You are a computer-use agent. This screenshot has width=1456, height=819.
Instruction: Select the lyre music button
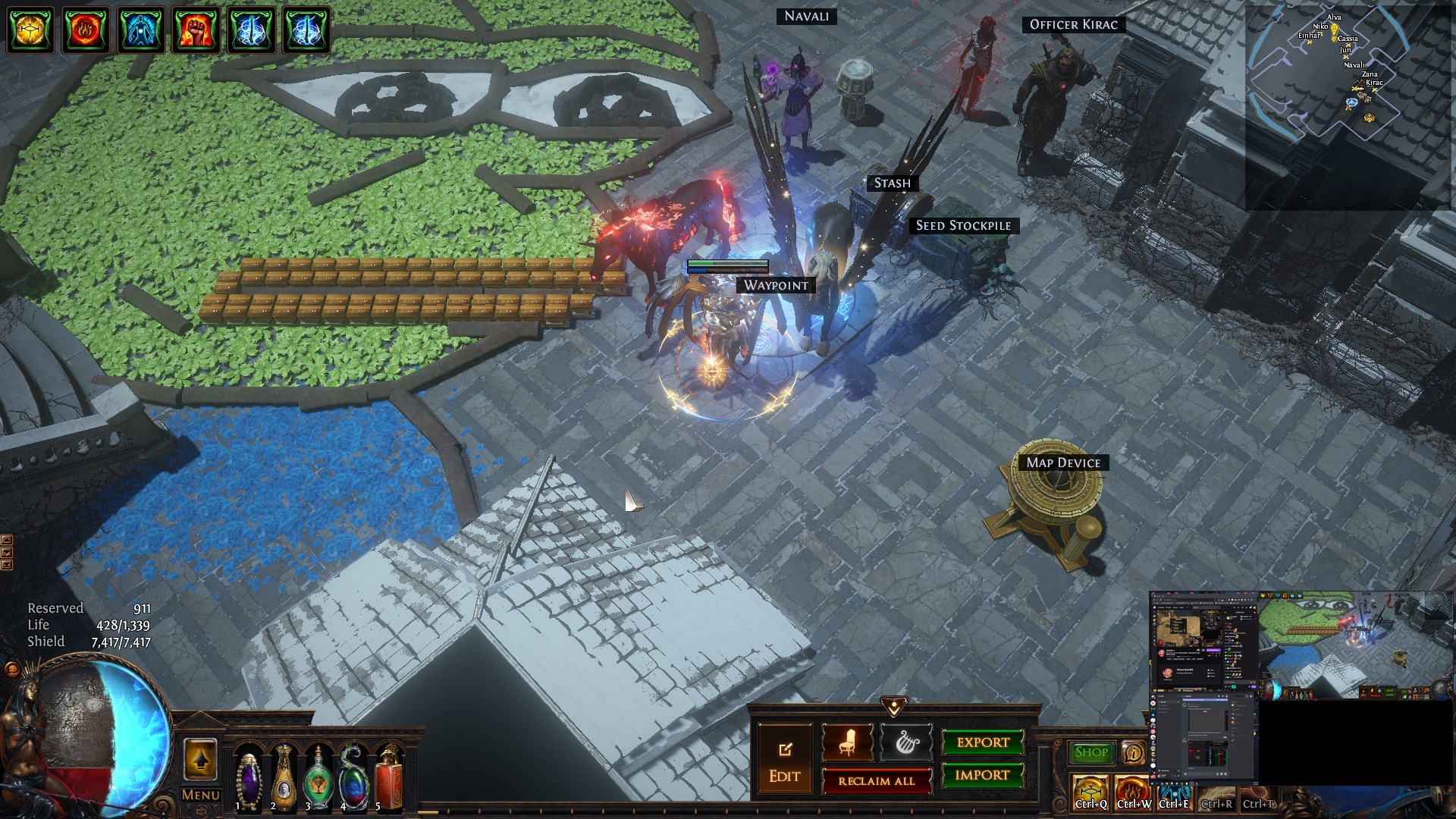tap(905, 742)
